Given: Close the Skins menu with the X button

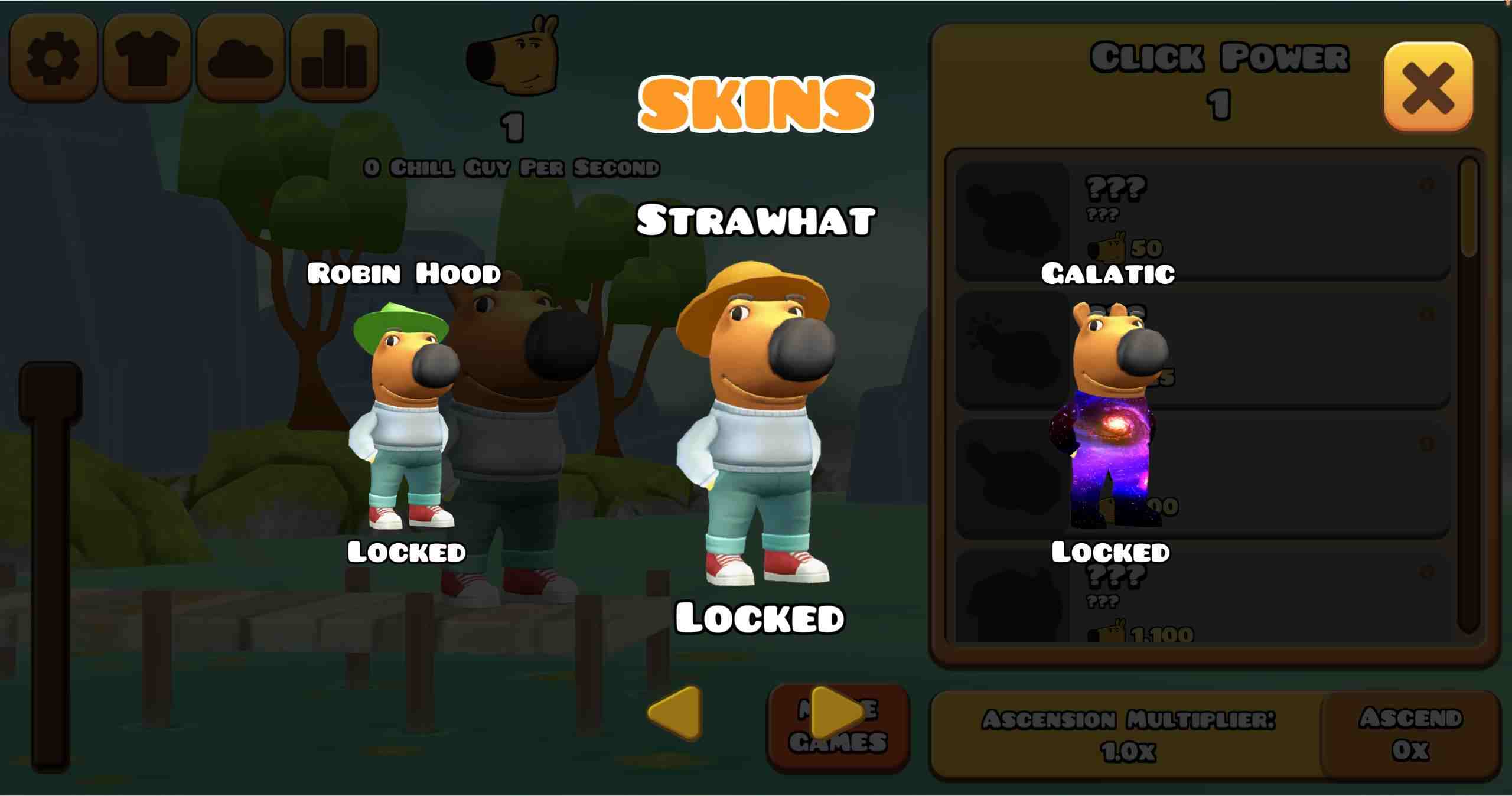Looking at the screenshot, I should (x=1428, y=86).
